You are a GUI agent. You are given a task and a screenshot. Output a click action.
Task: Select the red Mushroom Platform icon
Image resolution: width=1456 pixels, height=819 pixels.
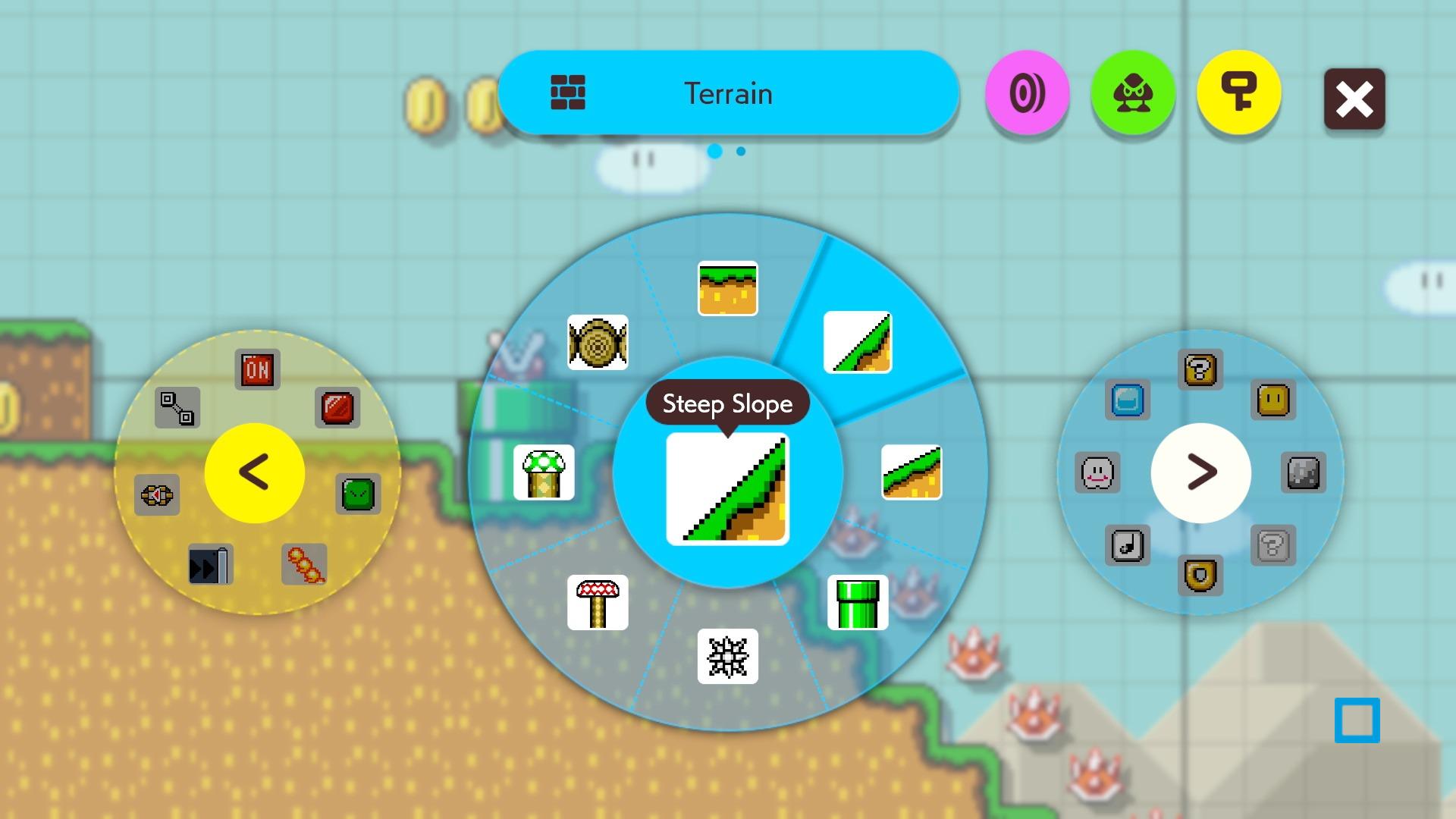[598, 603]
